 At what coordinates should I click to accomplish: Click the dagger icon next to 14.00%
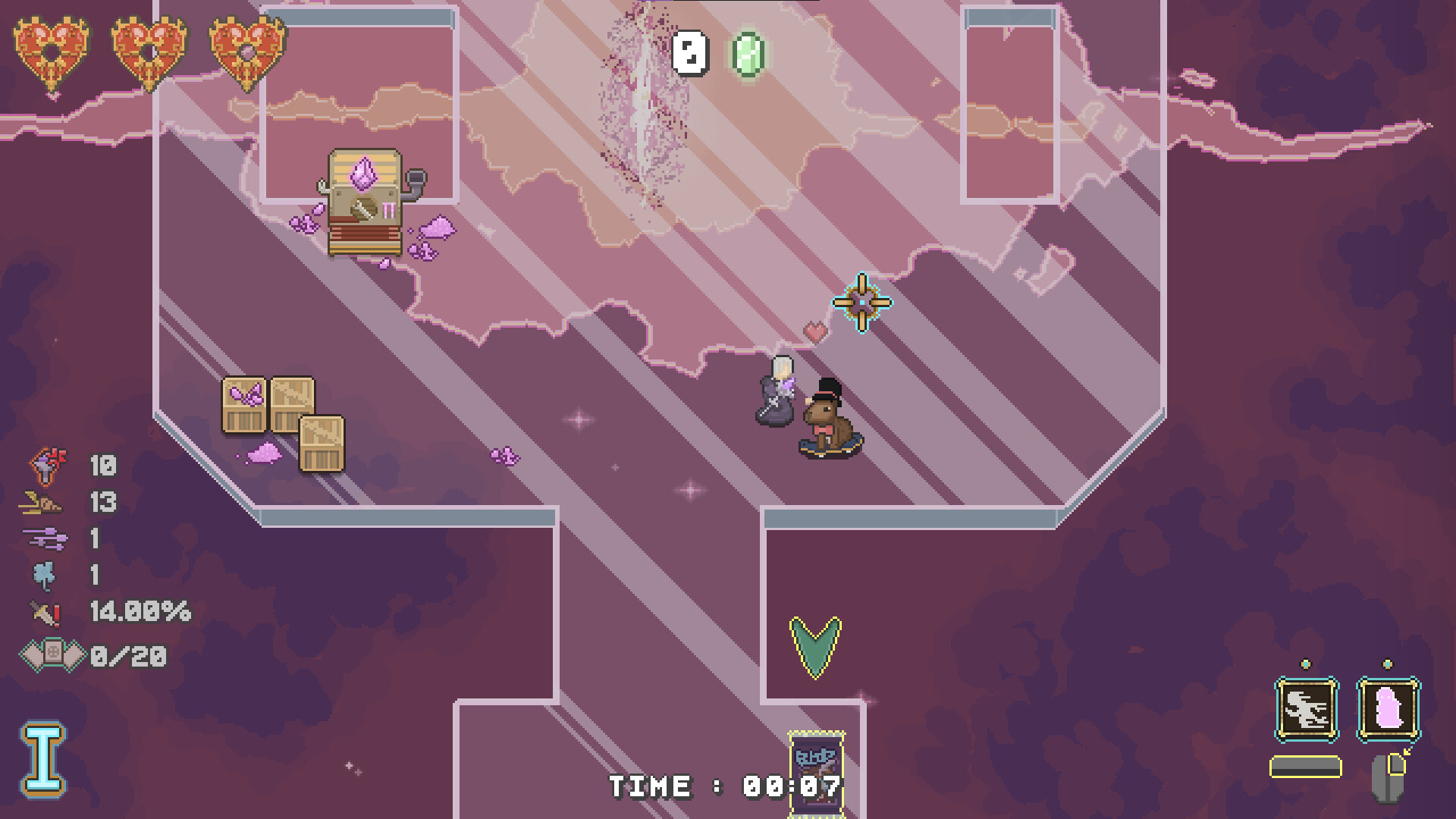[44, 612]
